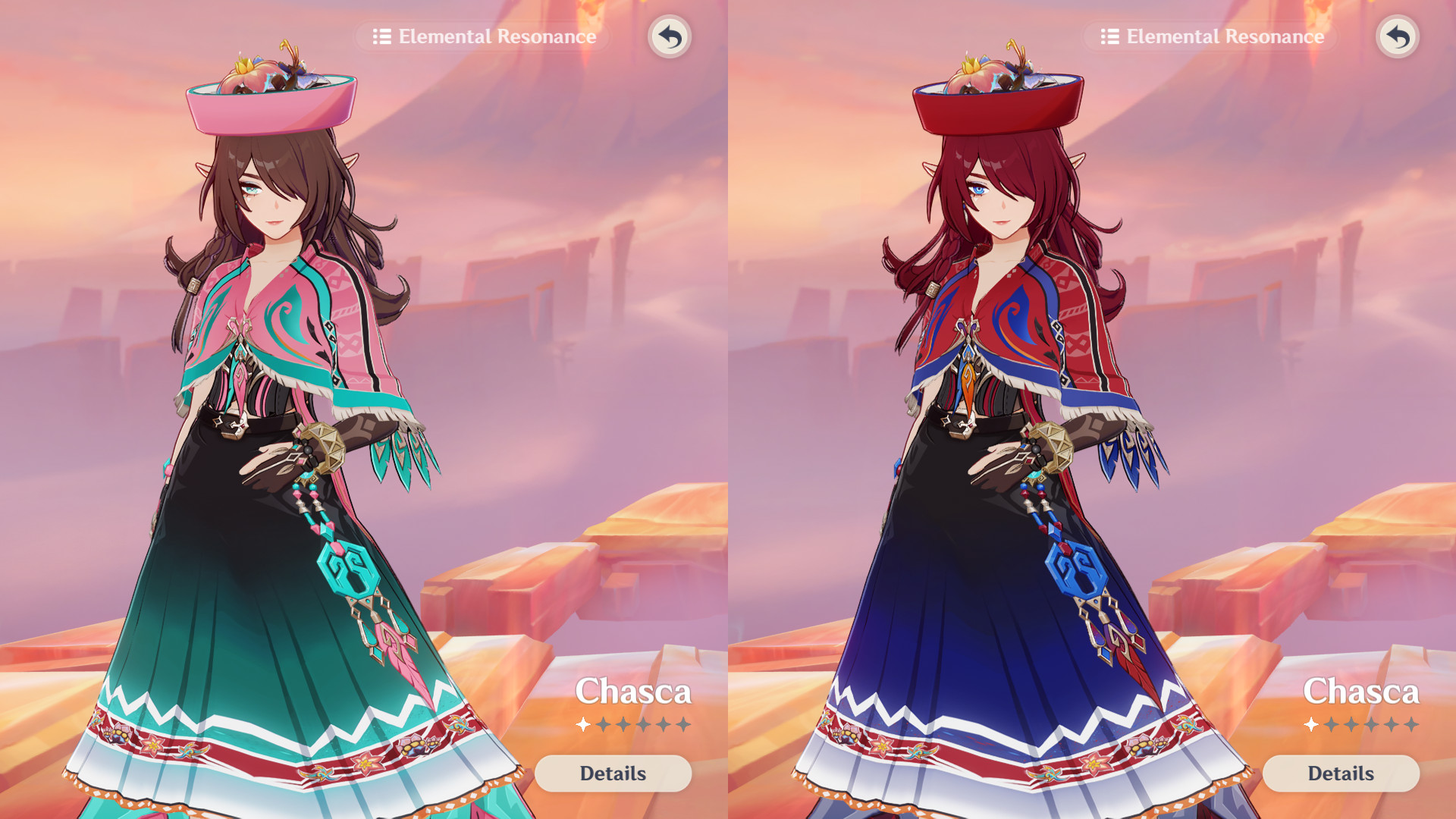
Task: Select the lit first star under left Chasca name
Action: pyautogui.click(x=582, y=724)
